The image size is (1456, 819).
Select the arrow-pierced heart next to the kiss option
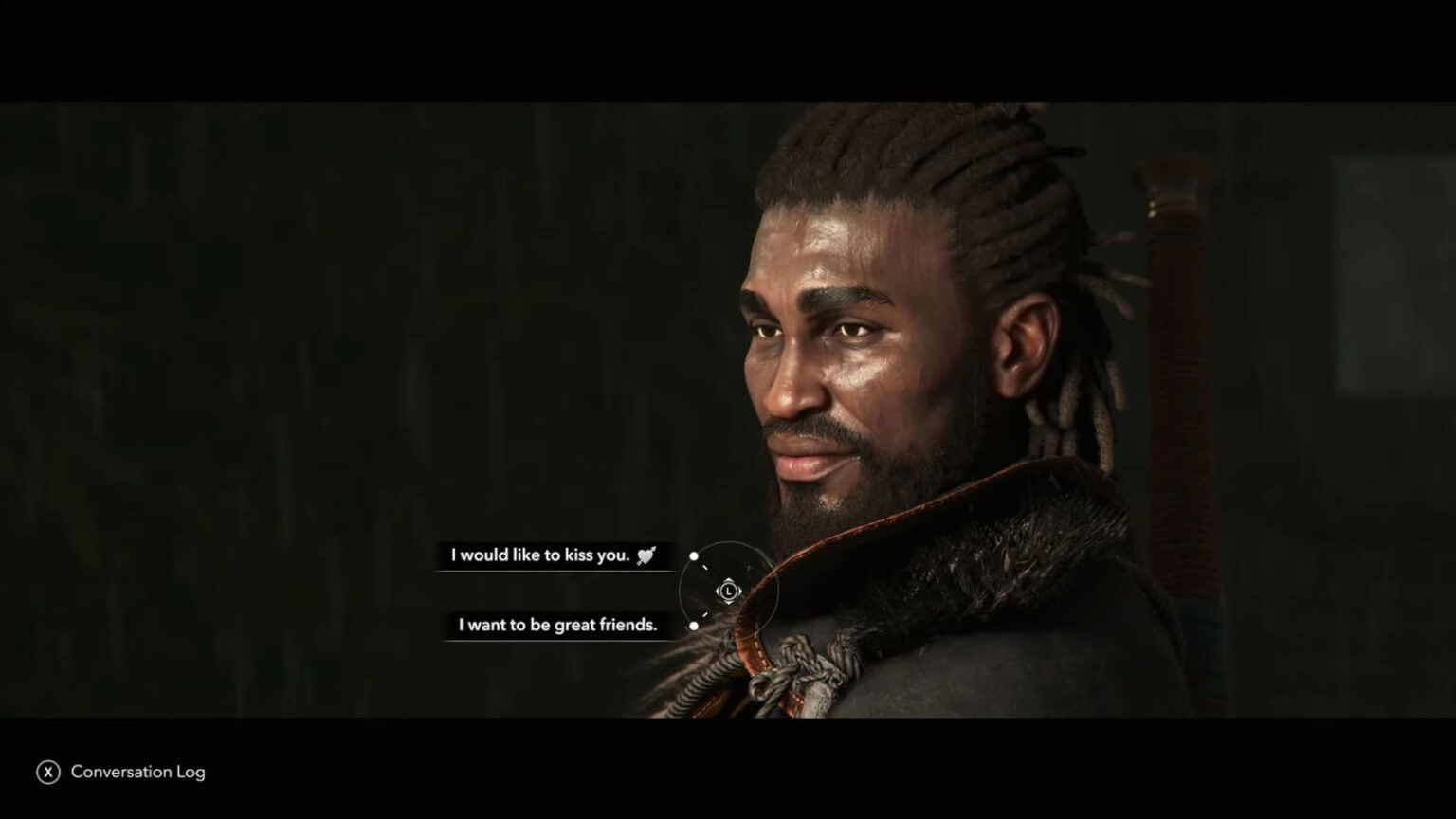[645, 556]
